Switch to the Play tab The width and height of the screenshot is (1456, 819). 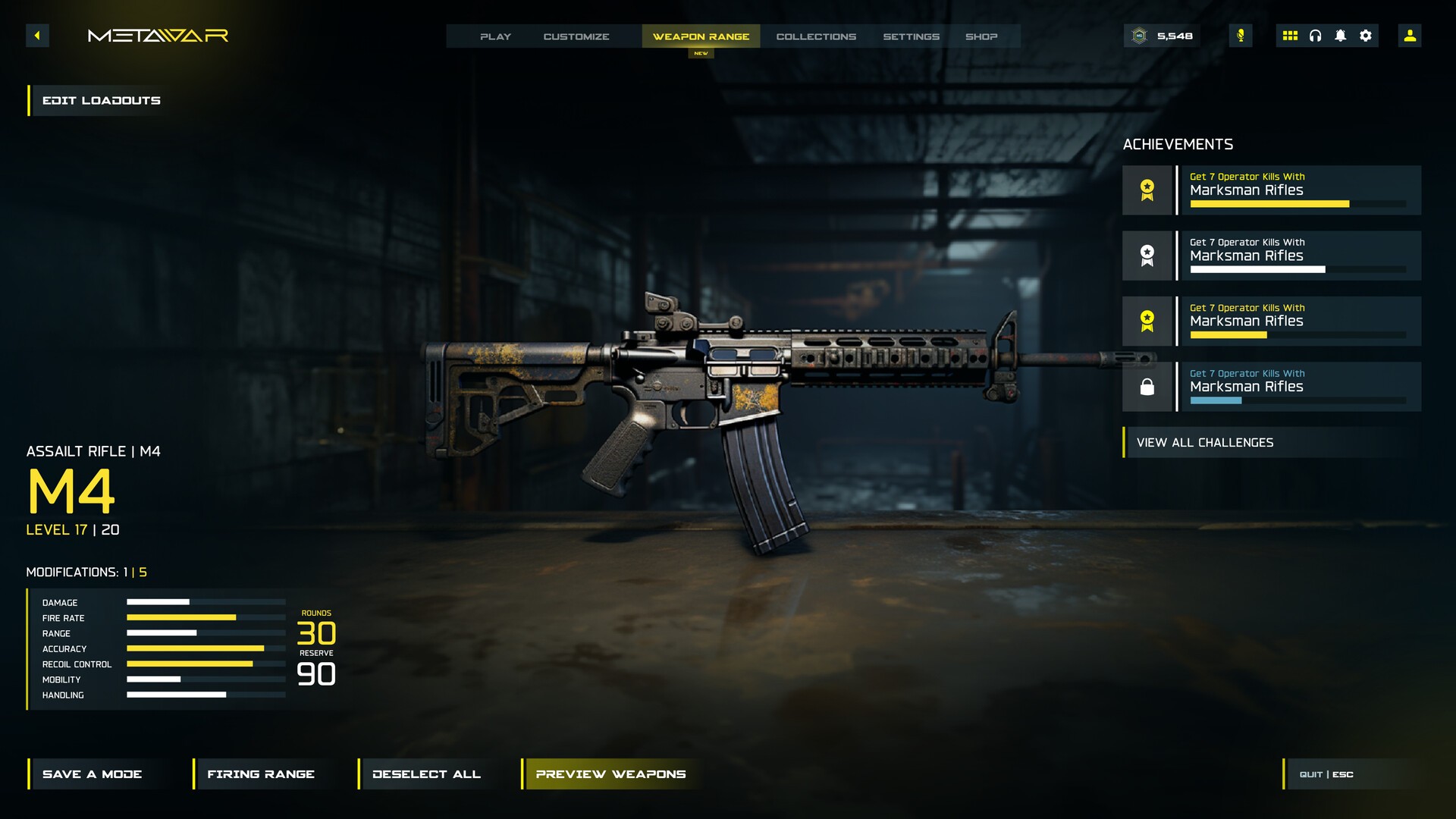pyautogui.click(x=495, y=36)
